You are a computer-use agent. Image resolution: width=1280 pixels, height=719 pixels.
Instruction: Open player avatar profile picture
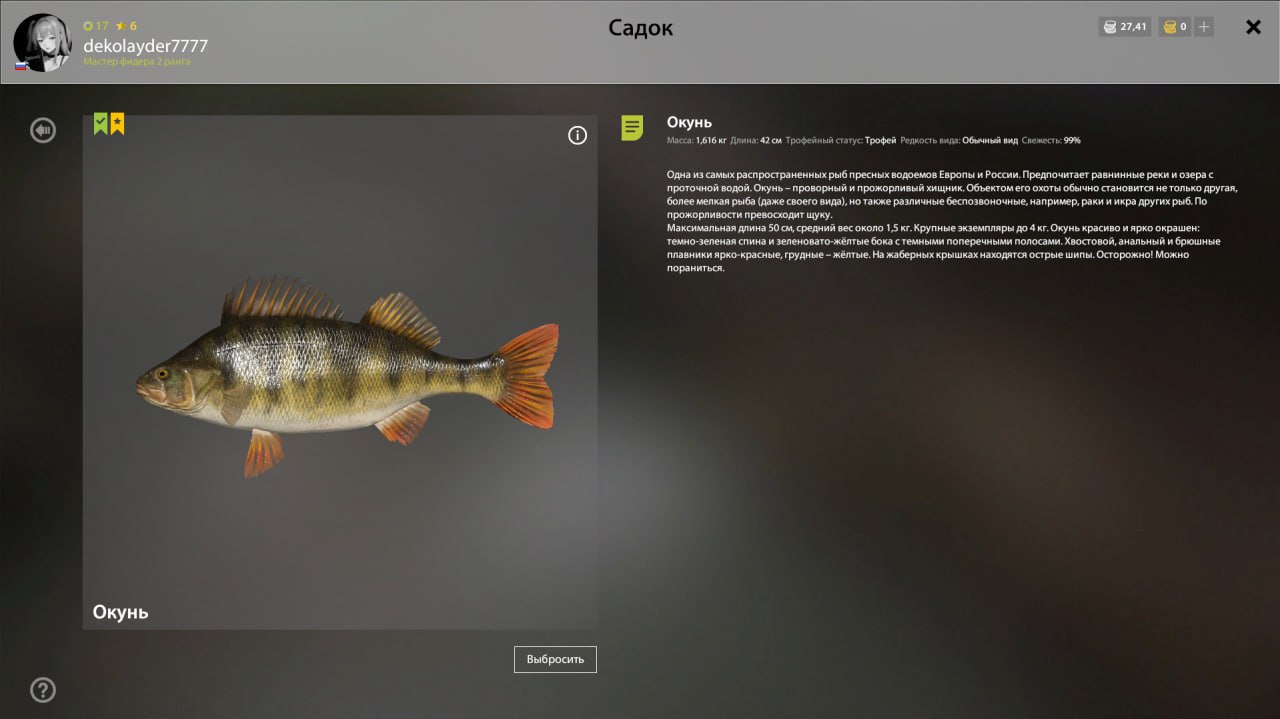[x=42, y=42]
